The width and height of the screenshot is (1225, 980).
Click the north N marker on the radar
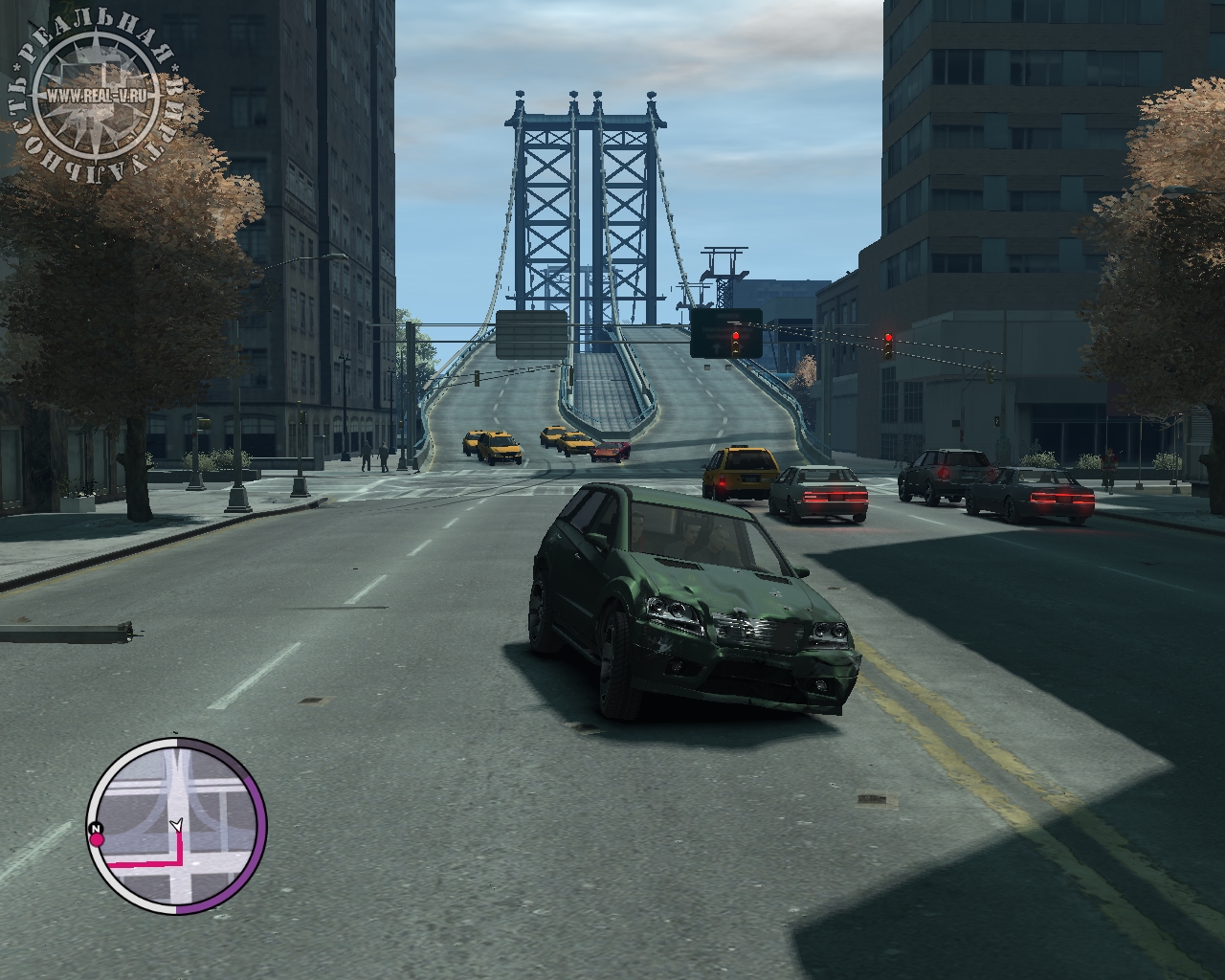tap(95, 827)
